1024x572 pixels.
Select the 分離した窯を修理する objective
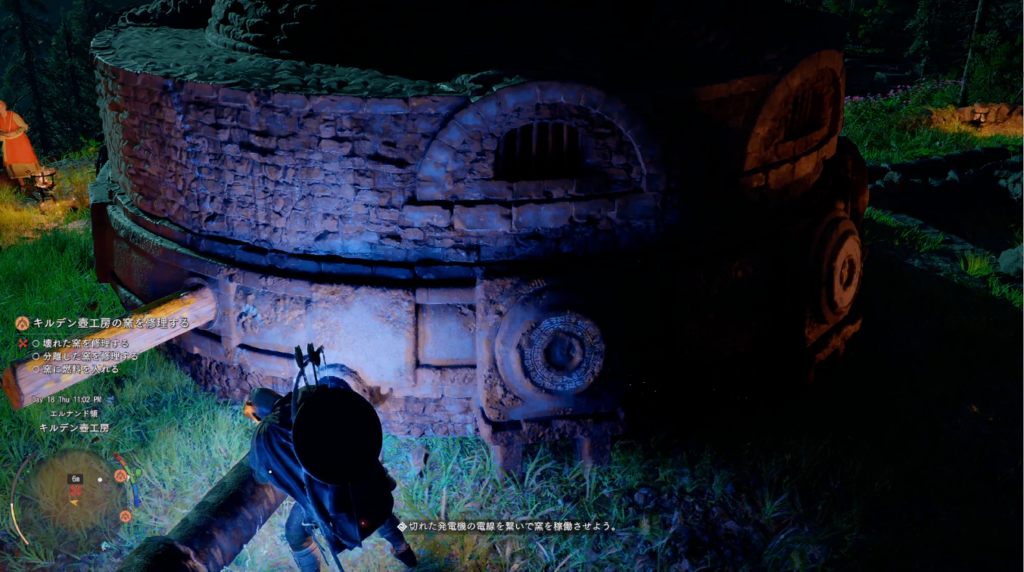point(87,356)
